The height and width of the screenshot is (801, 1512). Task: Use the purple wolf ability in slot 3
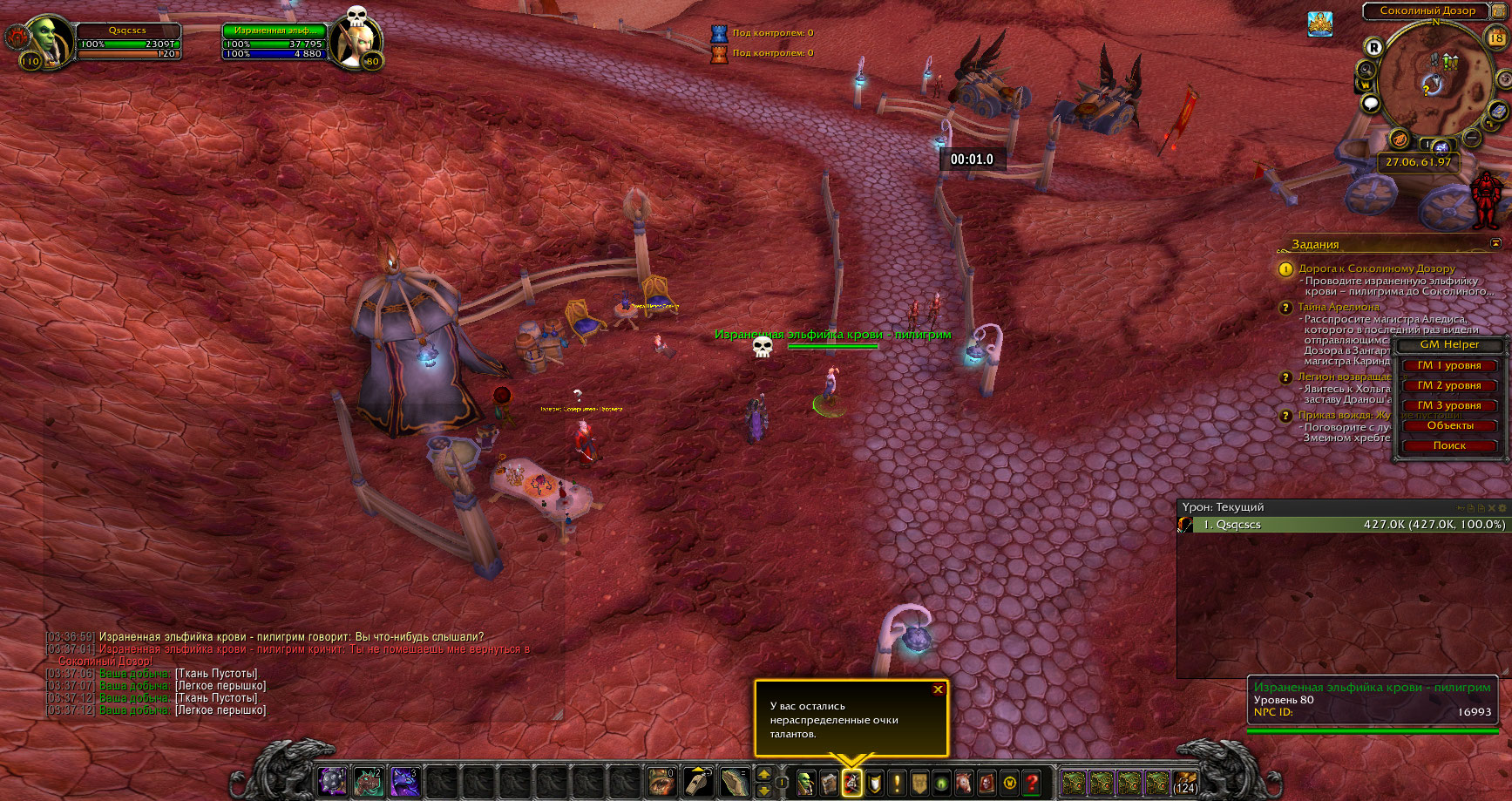[405, 782]
